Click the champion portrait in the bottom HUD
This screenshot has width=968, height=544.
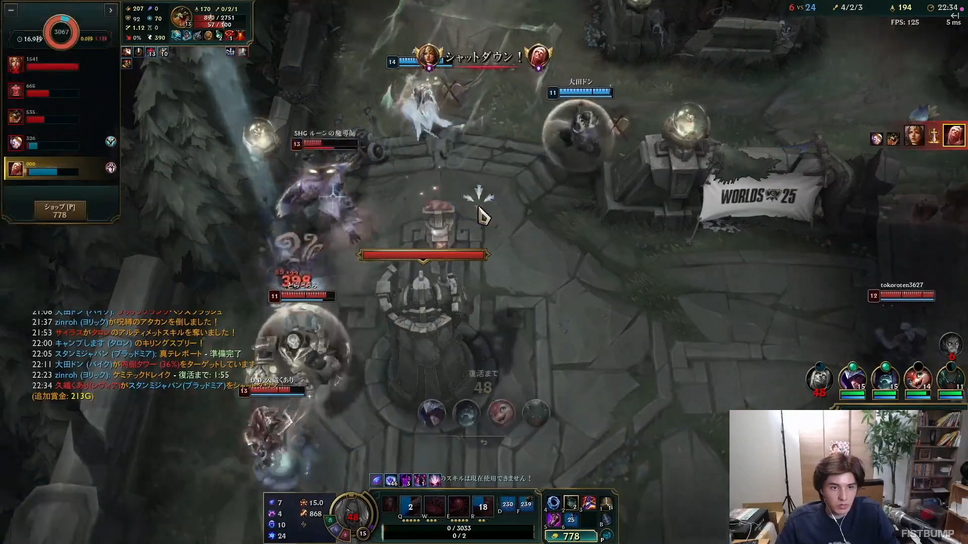coord(352,514)
